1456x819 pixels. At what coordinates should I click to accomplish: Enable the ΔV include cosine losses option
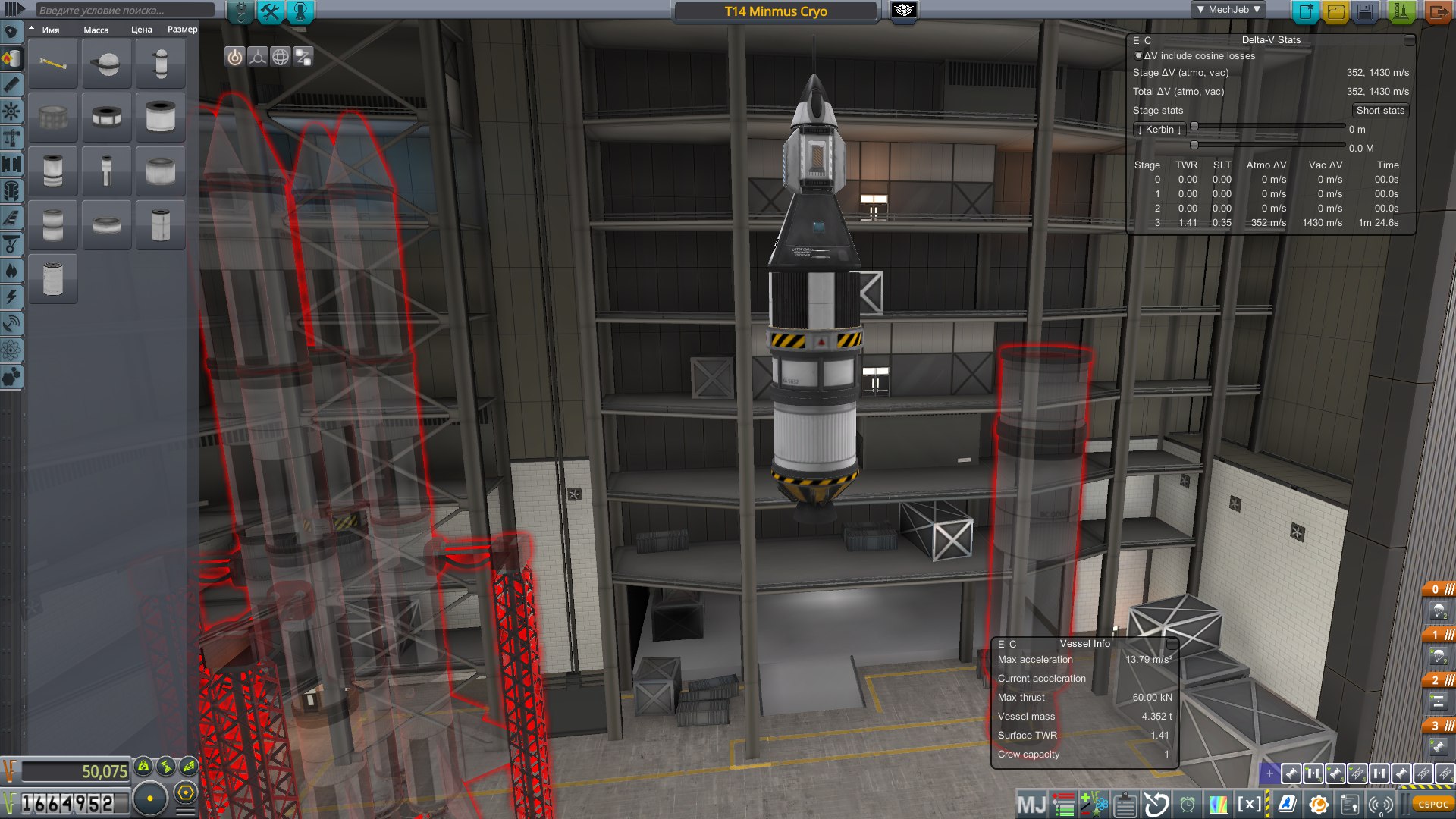click(x=1138, y=55)
